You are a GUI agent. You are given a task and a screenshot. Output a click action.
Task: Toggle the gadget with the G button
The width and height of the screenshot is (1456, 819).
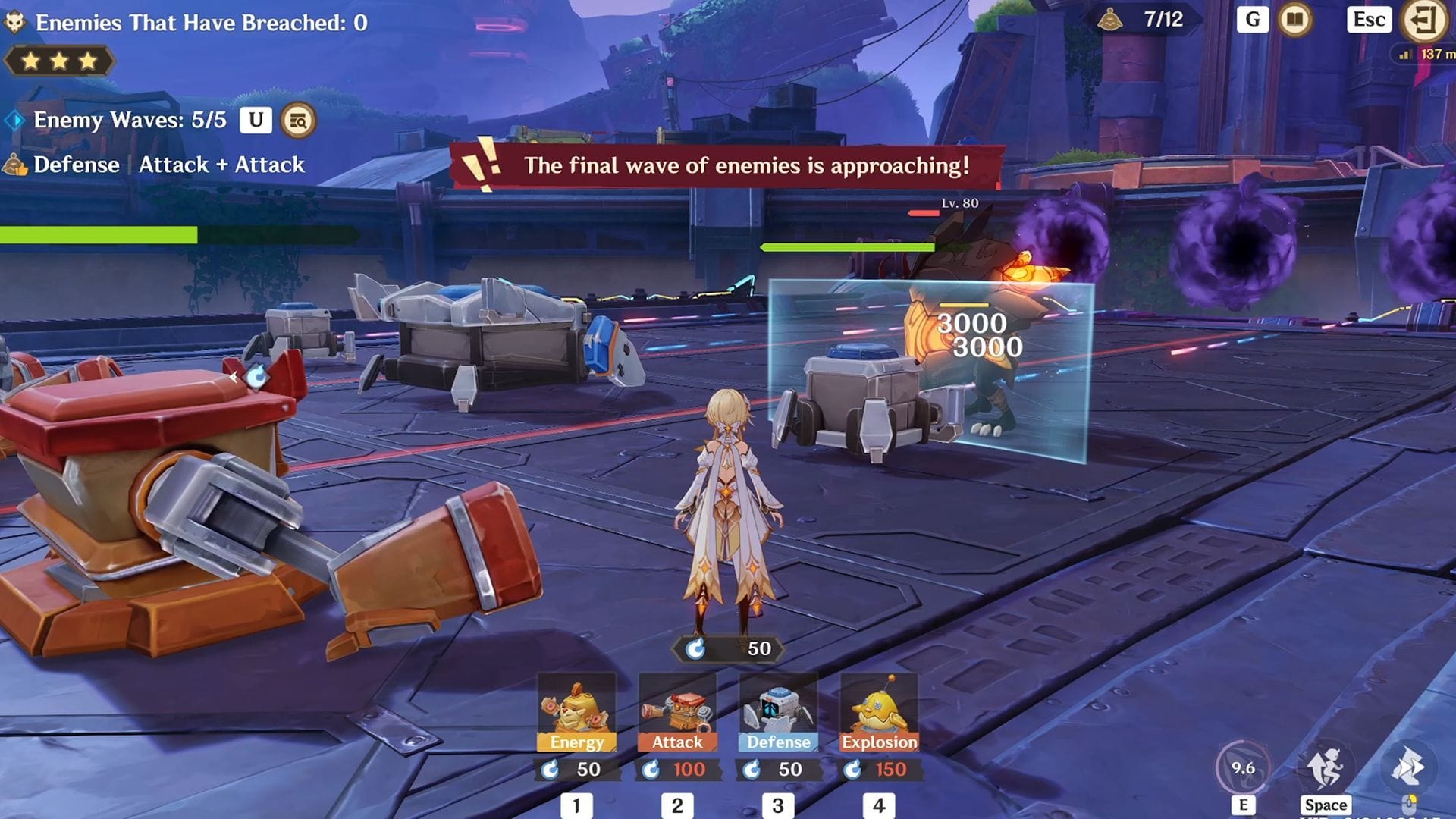pyautogui.click(x=1251, y=20)
